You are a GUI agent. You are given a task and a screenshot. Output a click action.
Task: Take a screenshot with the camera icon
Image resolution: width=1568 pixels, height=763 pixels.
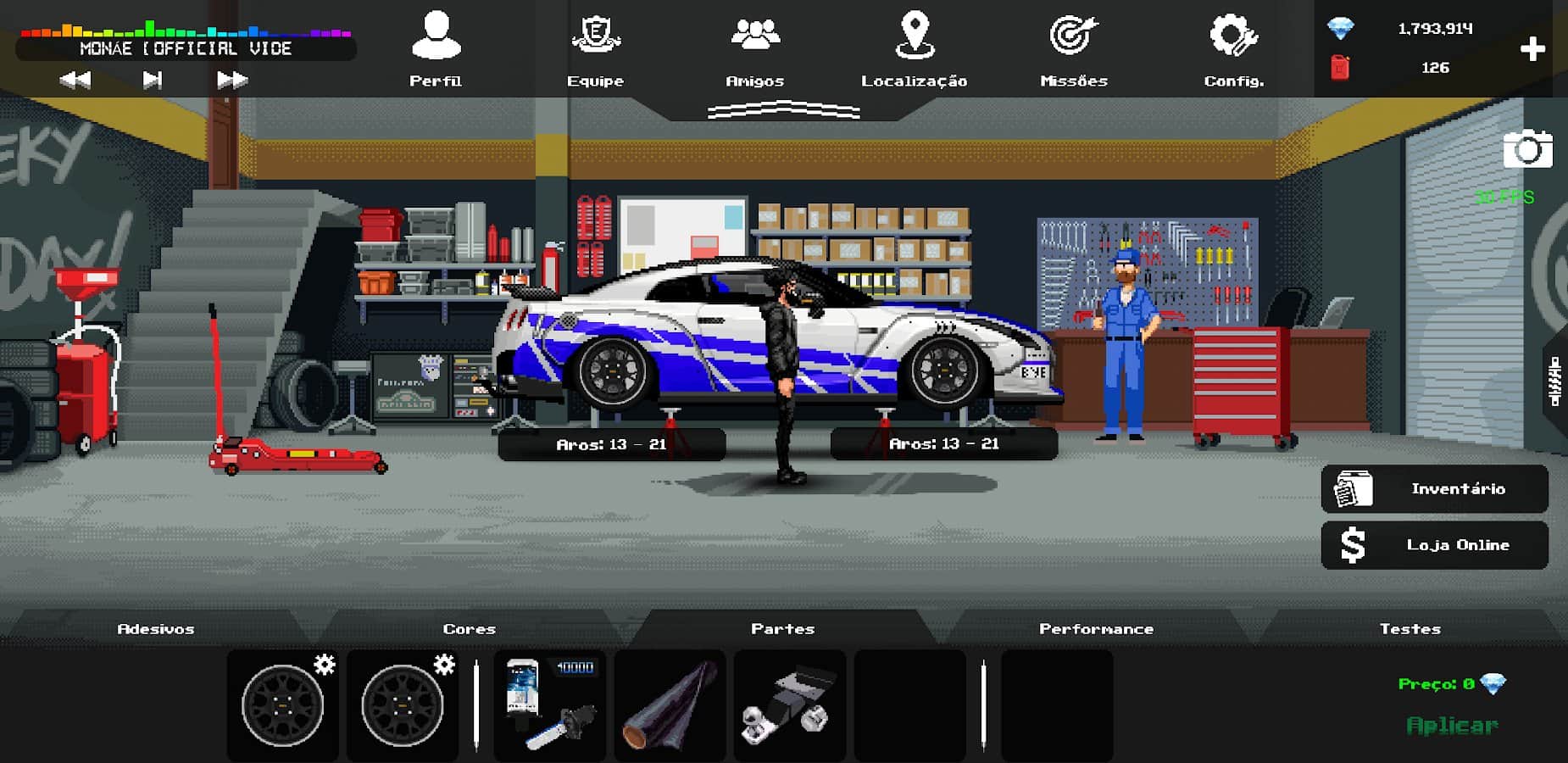coord(1527,150)
